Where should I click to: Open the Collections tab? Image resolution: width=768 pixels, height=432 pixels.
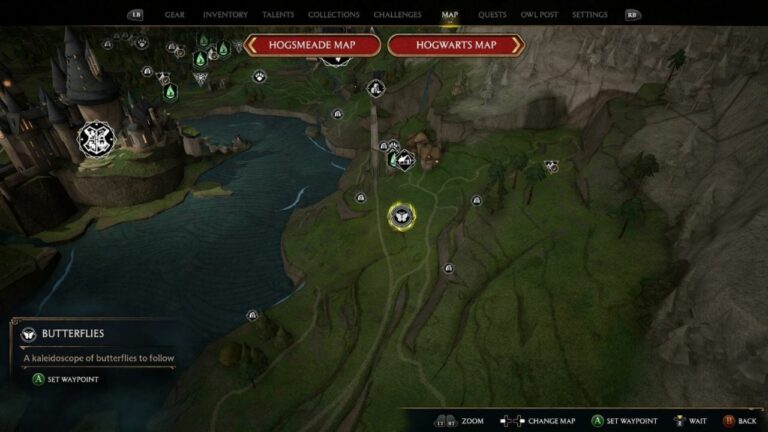point(334,15)
